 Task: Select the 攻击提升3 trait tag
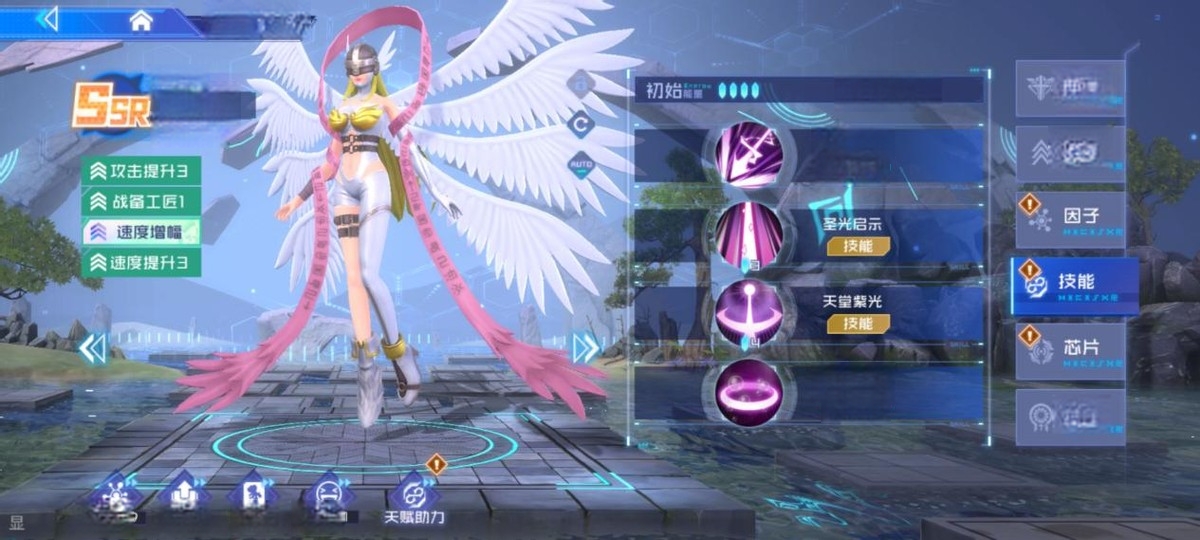(141, 170)
